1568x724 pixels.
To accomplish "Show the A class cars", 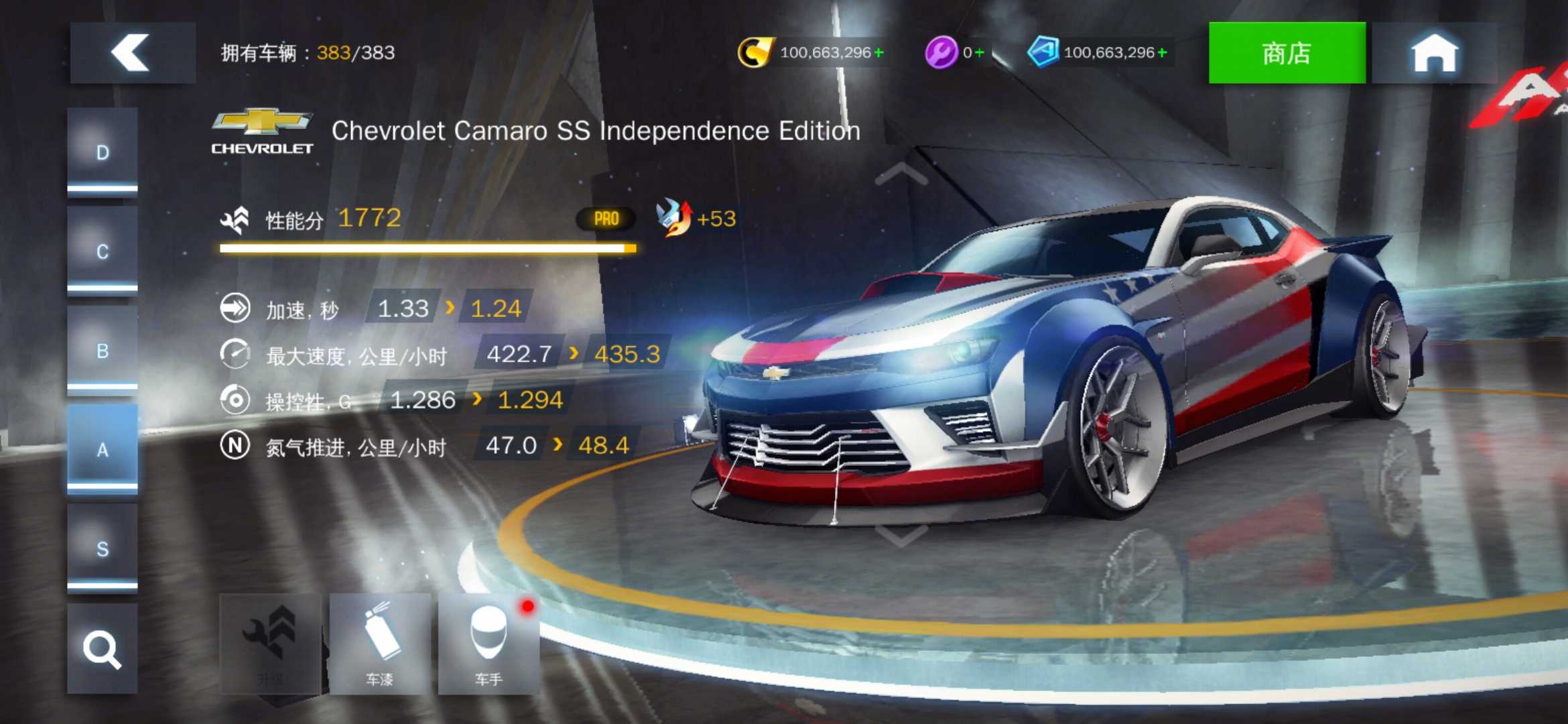I will pyautogui.click(x=103, y=449).
